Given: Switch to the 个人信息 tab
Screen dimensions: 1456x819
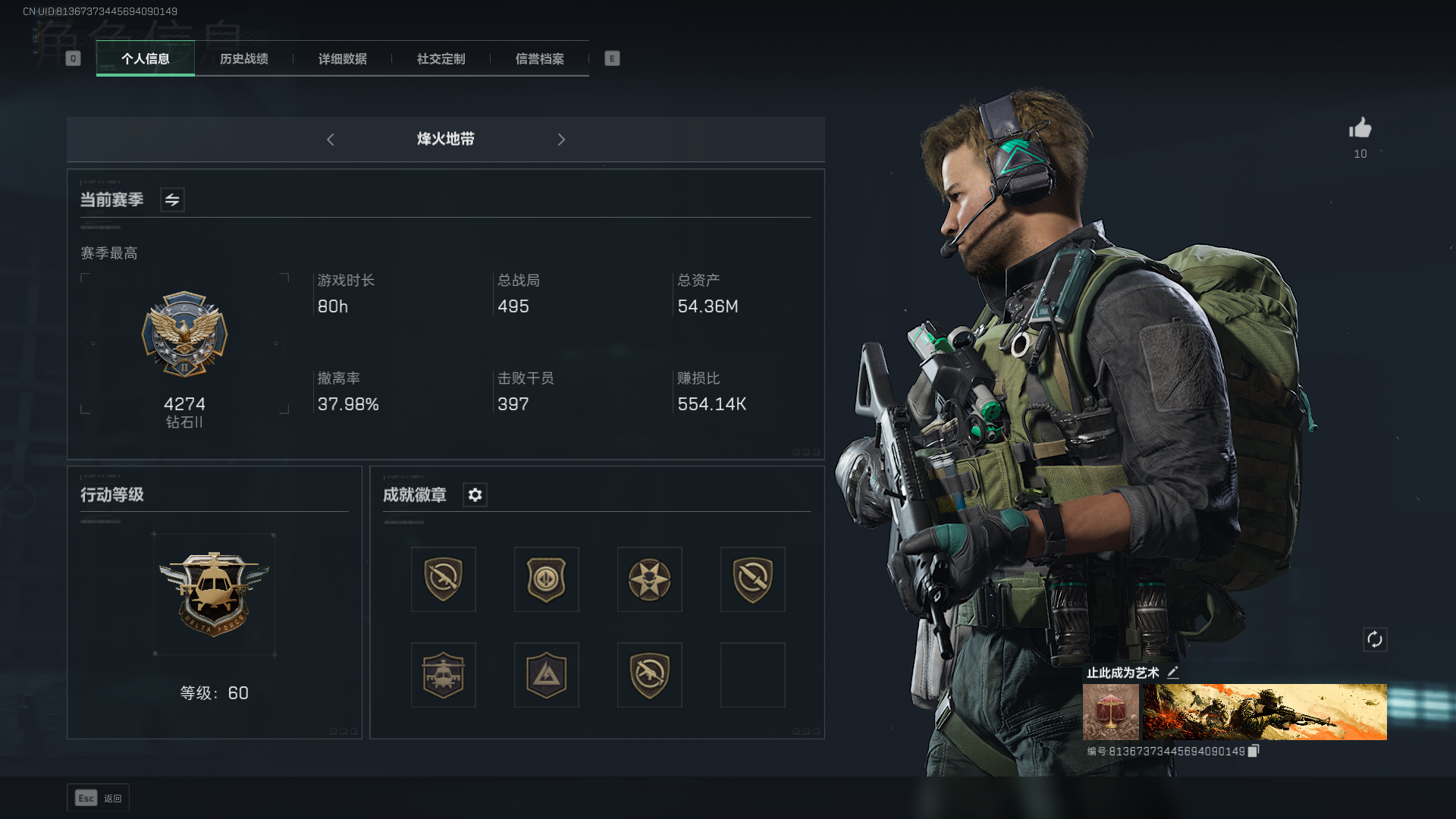Looking at the screenshot, I should point(146,59).
